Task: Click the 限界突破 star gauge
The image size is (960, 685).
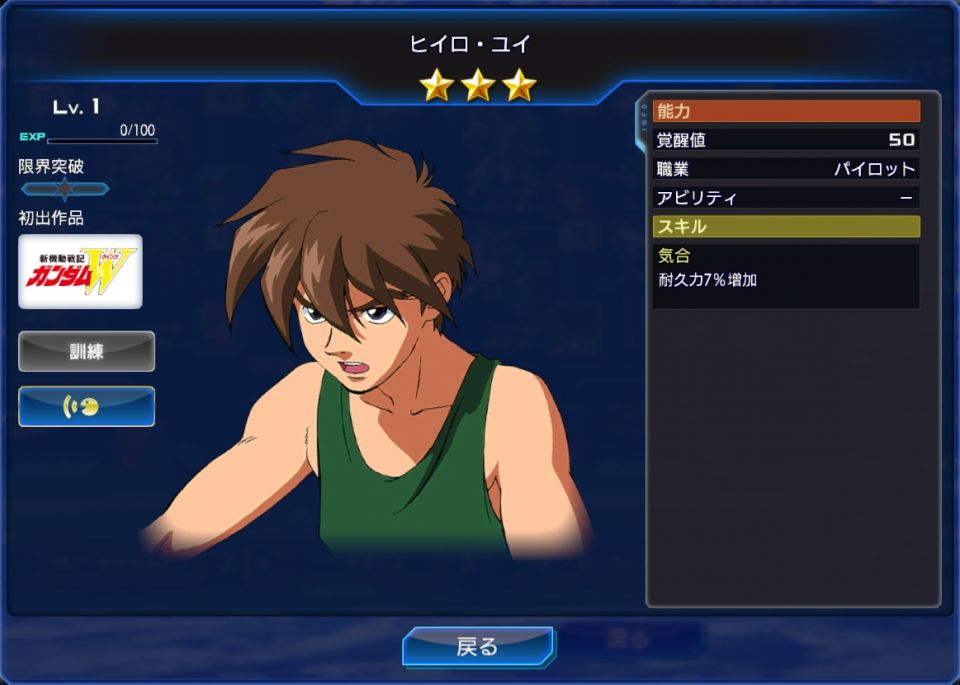Action: click(x=65, y=189)
